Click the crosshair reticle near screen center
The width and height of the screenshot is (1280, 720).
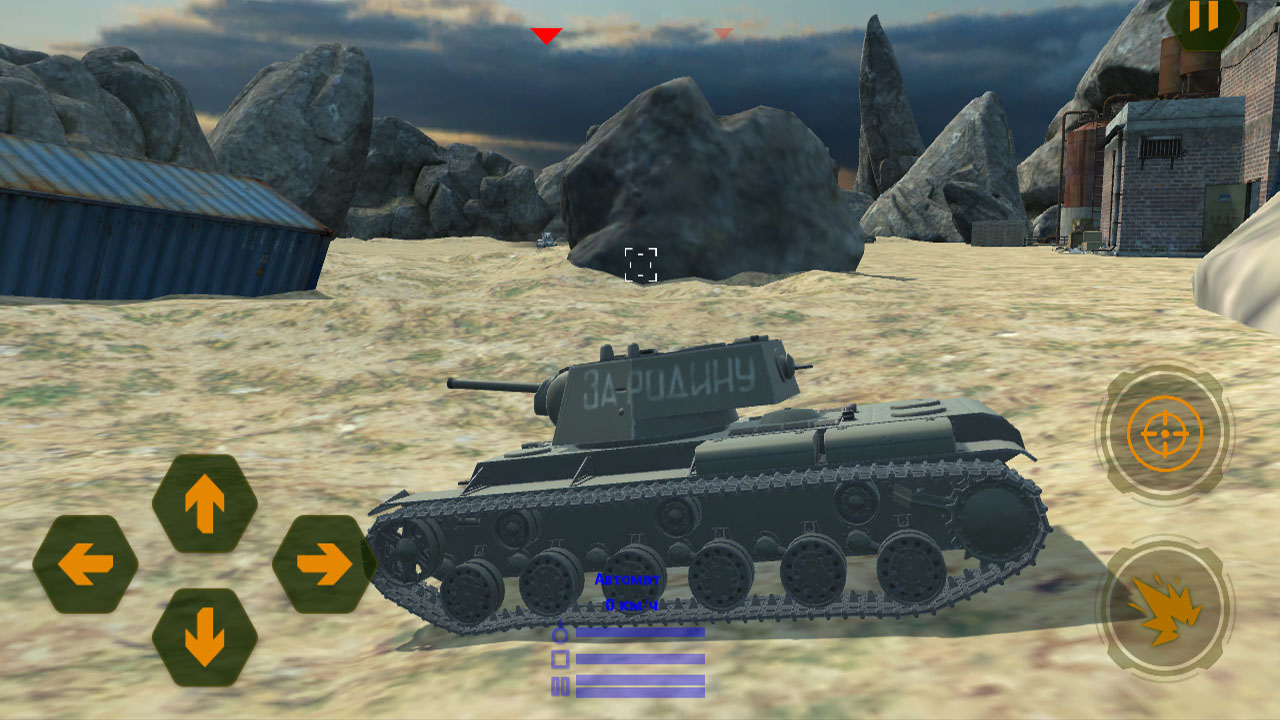(642, 262)
